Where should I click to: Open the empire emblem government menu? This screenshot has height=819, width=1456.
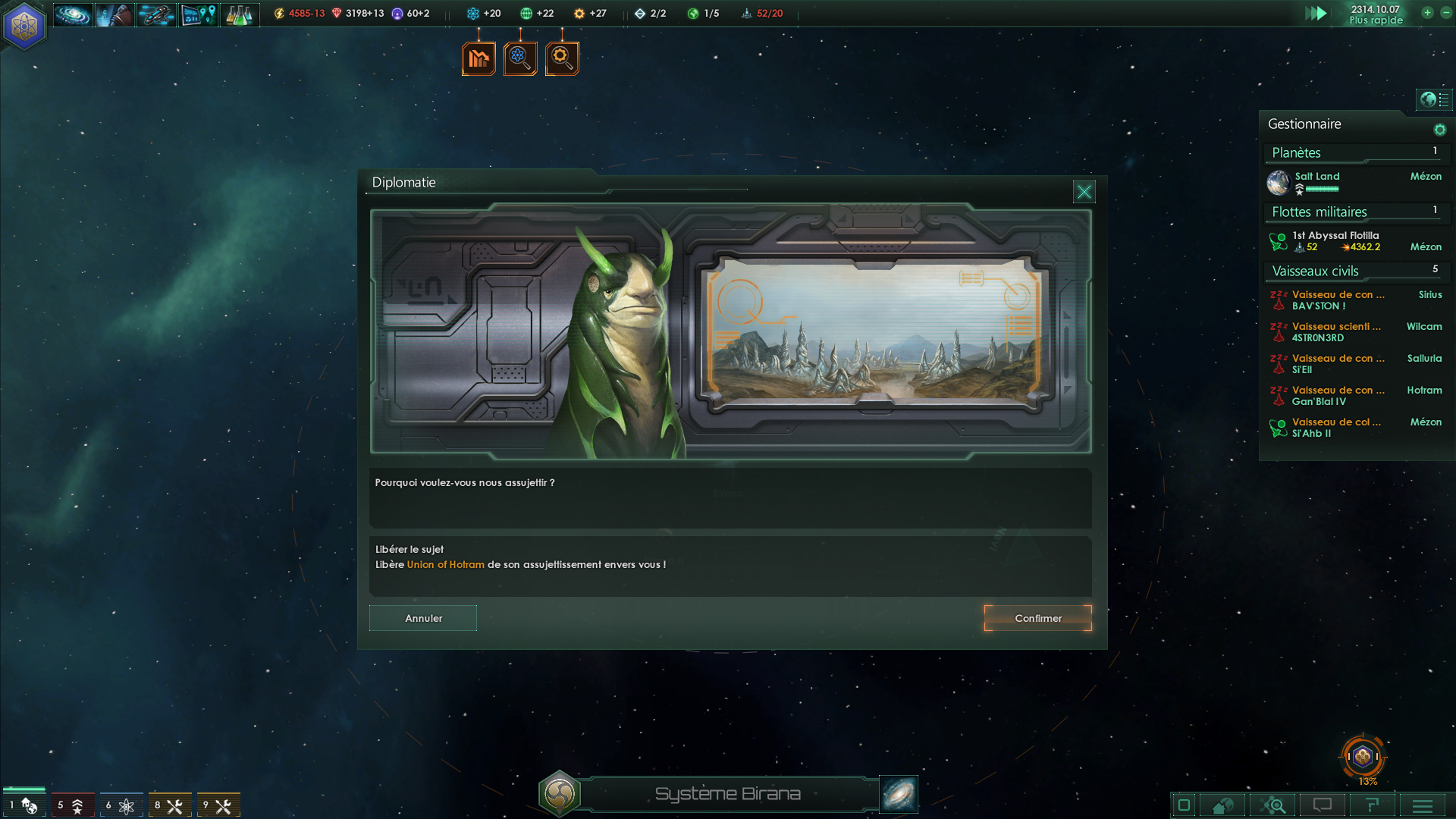click(24, 26)
